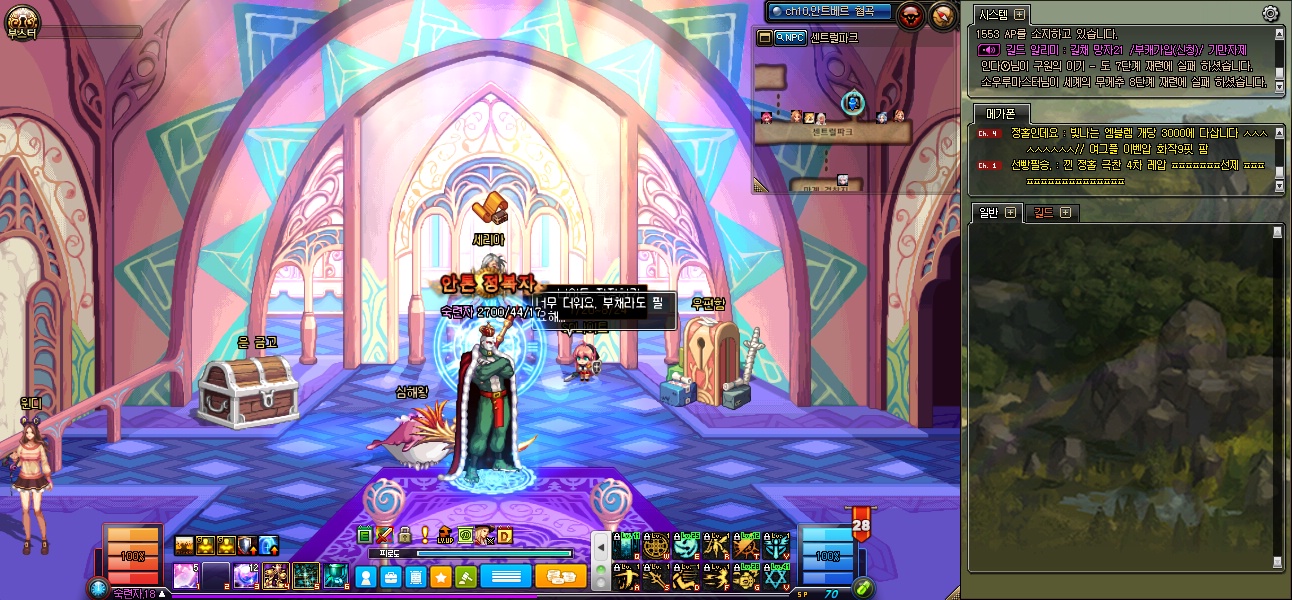Switch to the 일반 chat tab
The image size is (1292, 600).
click(989, 212)
